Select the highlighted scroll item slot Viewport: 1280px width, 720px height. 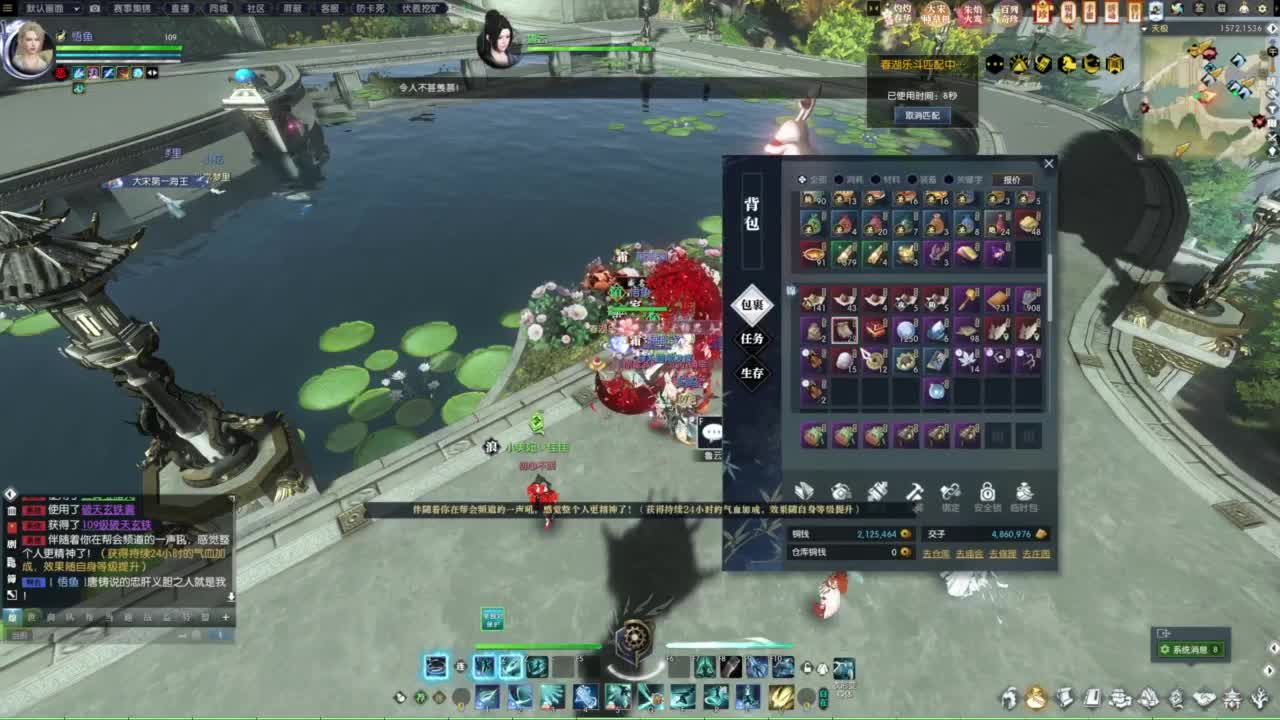844,330
